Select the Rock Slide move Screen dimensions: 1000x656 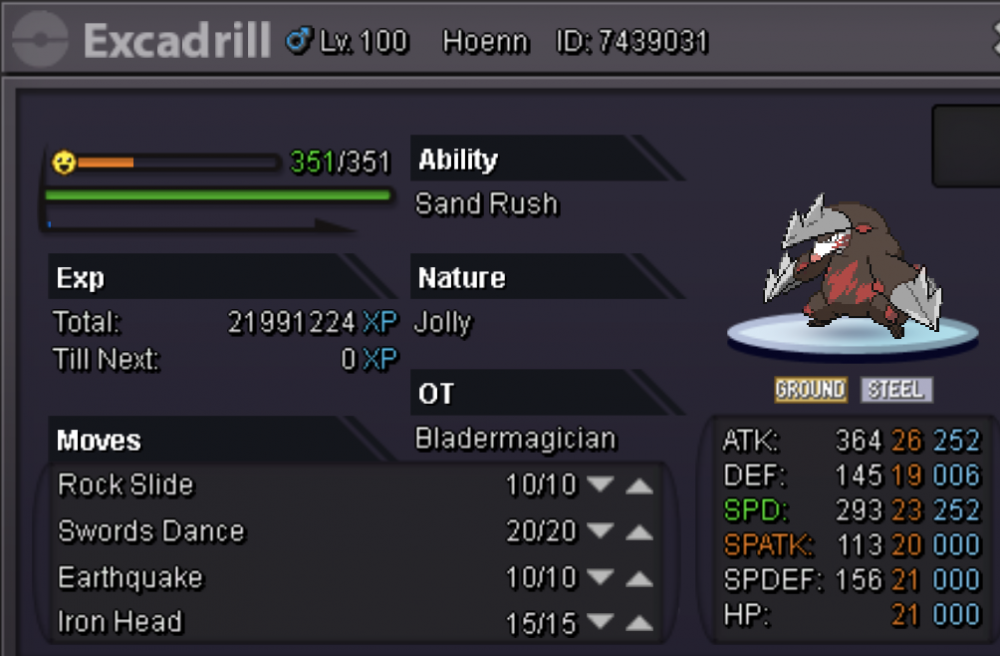(126, 485)
